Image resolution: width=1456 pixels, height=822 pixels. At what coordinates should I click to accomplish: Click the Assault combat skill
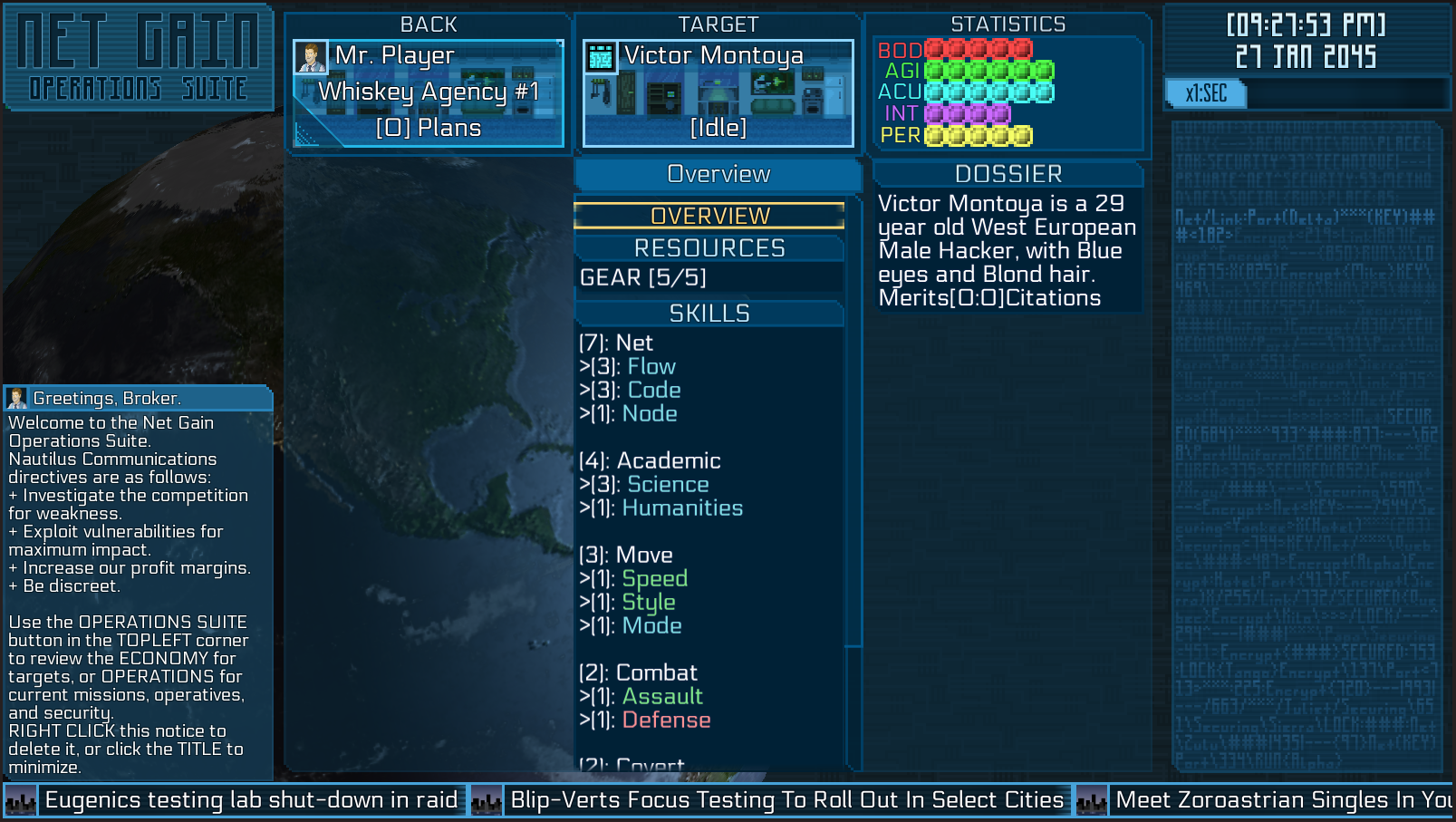click(662, 697)
